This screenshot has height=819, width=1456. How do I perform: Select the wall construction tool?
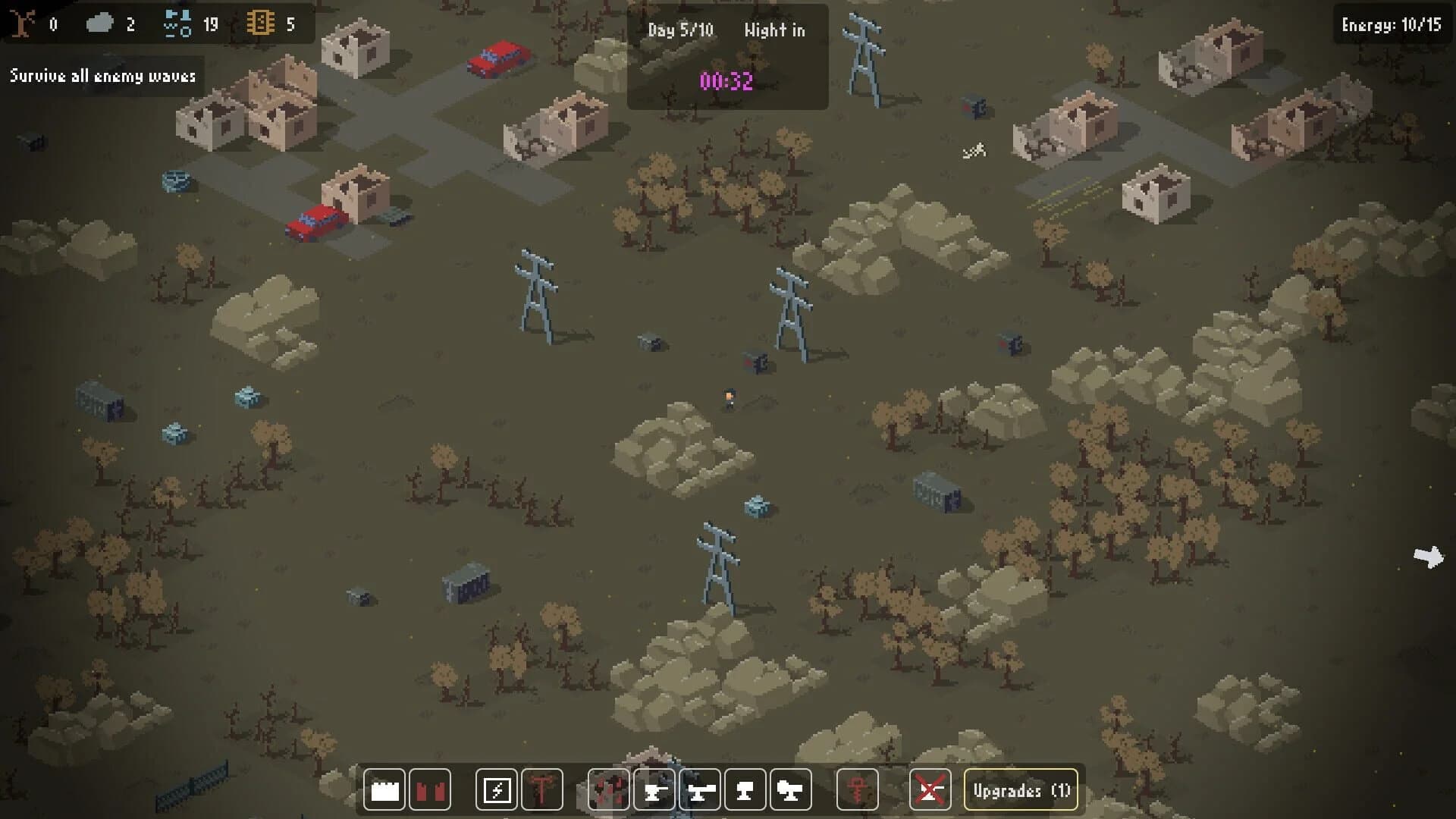[384, 789]
